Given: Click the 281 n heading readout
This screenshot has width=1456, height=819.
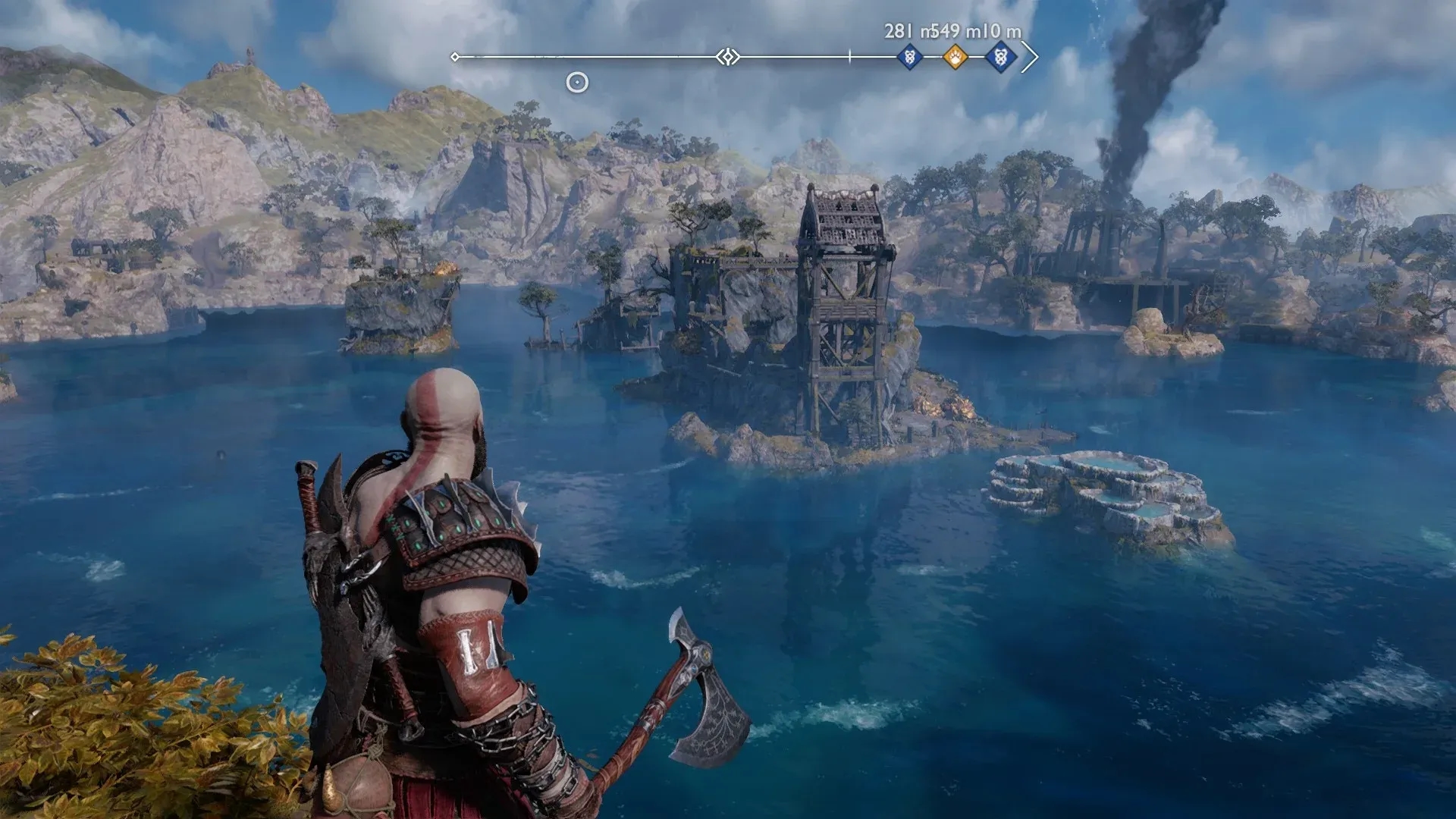Looking at the screenshot, I should coord(902,33).
